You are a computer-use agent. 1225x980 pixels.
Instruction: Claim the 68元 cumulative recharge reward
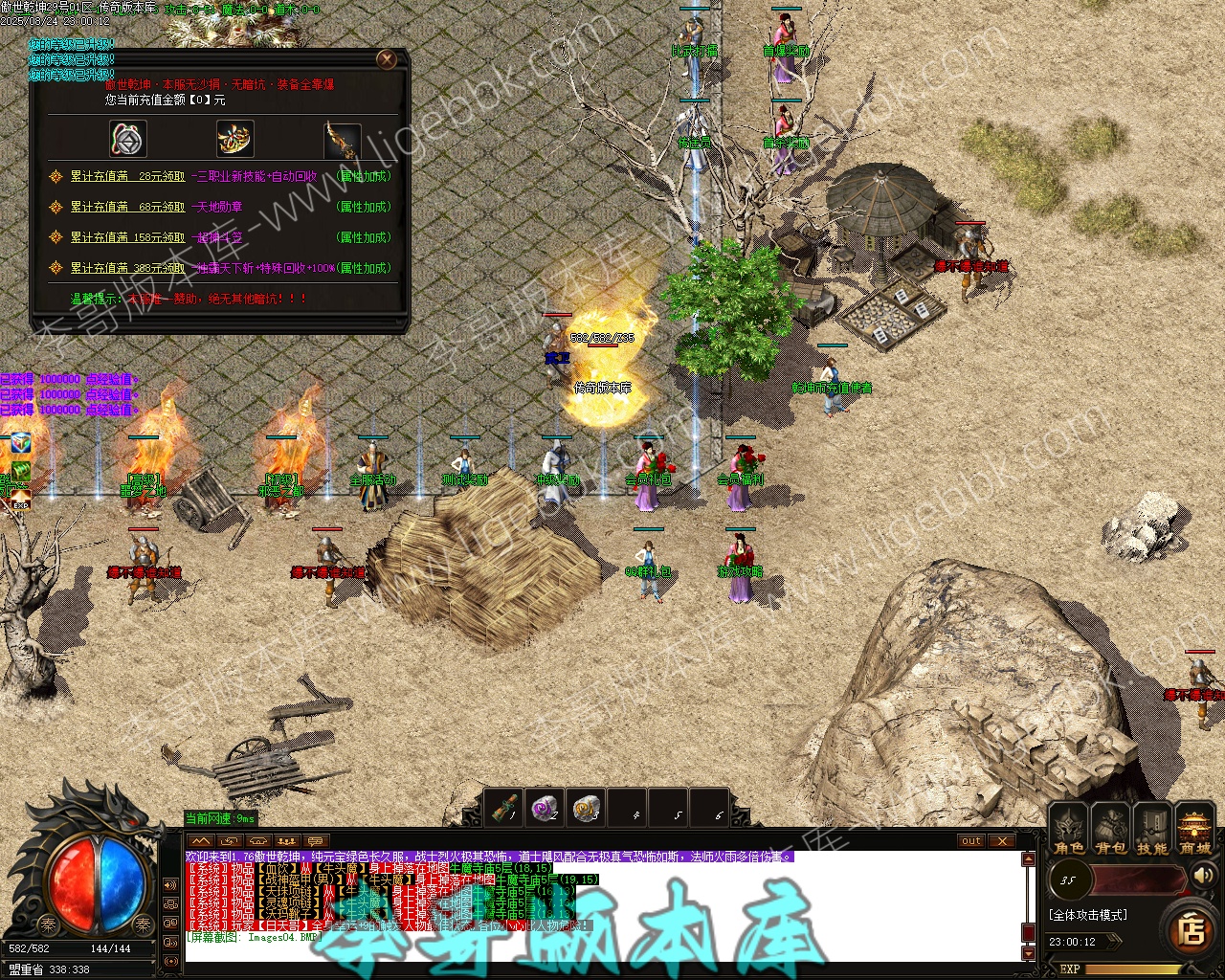tap(127, 207)
